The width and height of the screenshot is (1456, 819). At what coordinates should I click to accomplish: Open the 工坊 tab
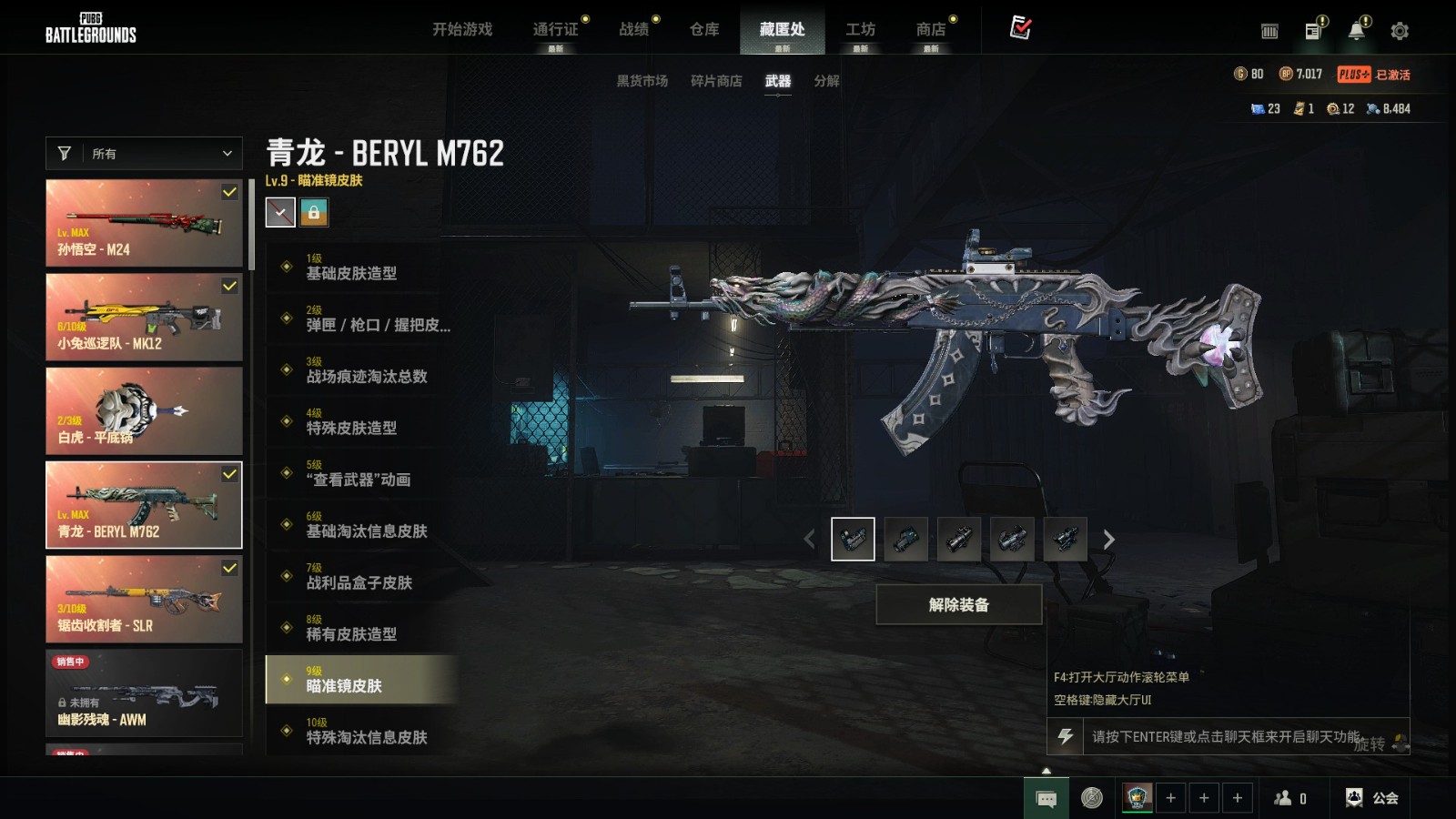point(860,29)
